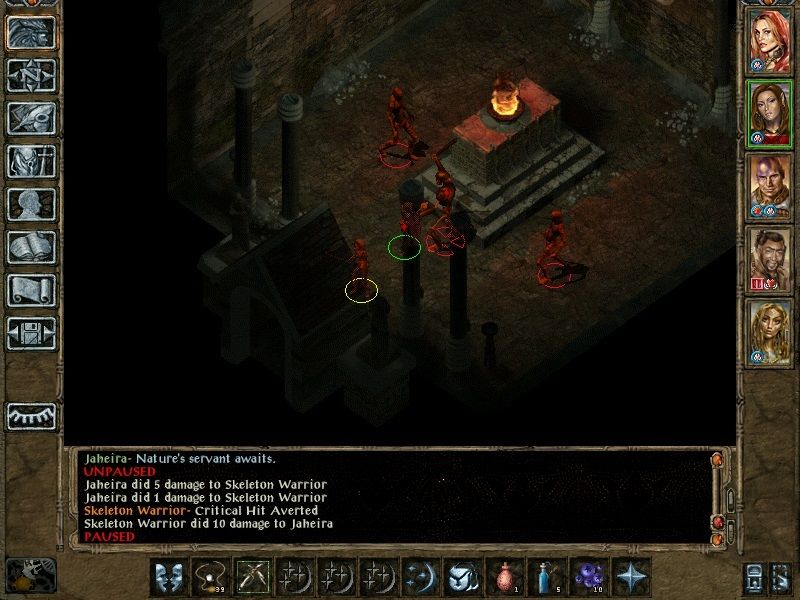Image resolution: width=800 pixels, height=600 pixels.
Task: Use the blue potion quick item
Action: 545,577
